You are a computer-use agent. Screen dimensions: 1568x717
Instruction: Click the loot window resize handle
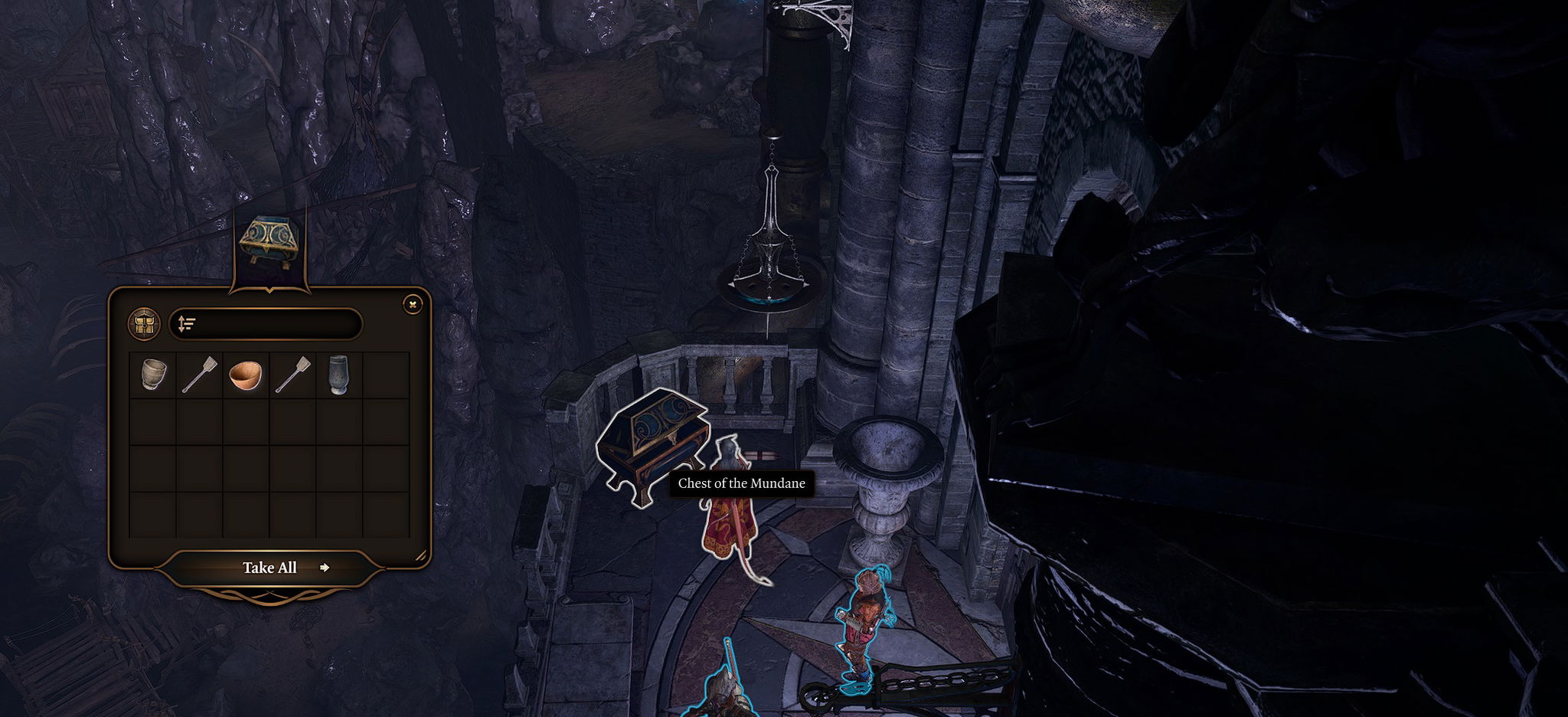(x=420, y=556)
